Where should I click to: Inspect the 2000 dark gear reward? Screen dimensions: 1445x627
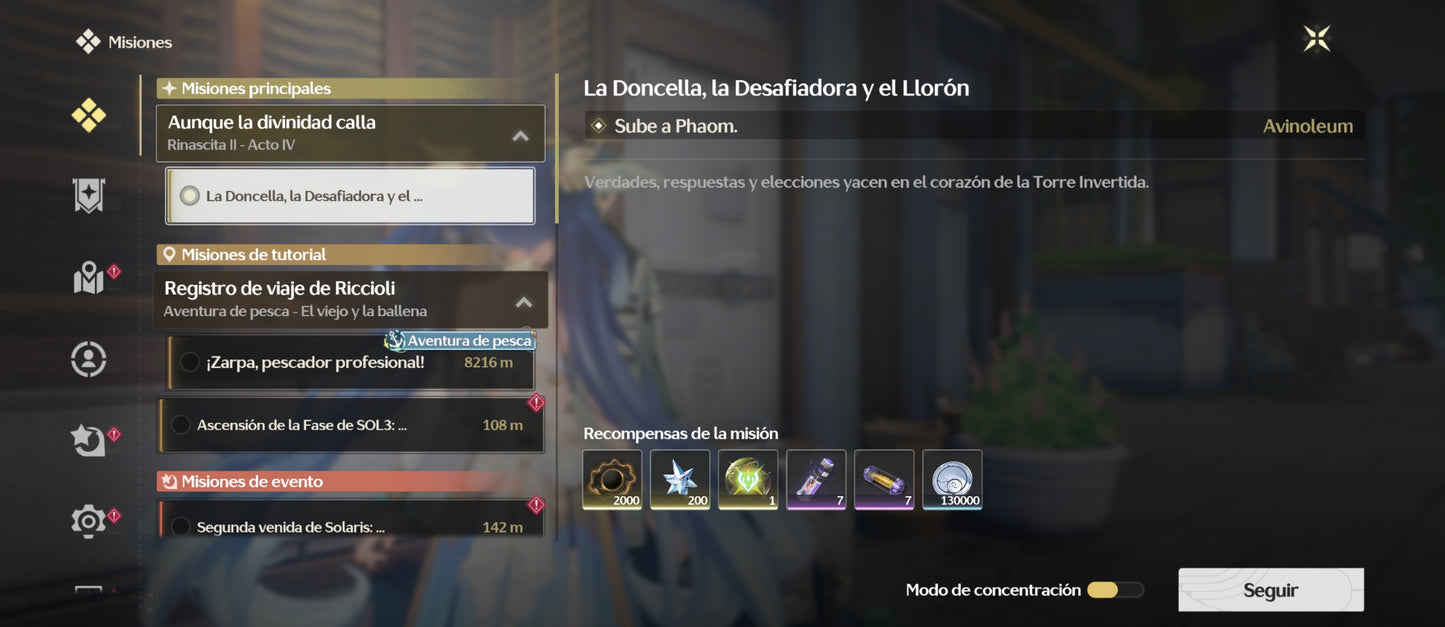[x=612, y=480]
